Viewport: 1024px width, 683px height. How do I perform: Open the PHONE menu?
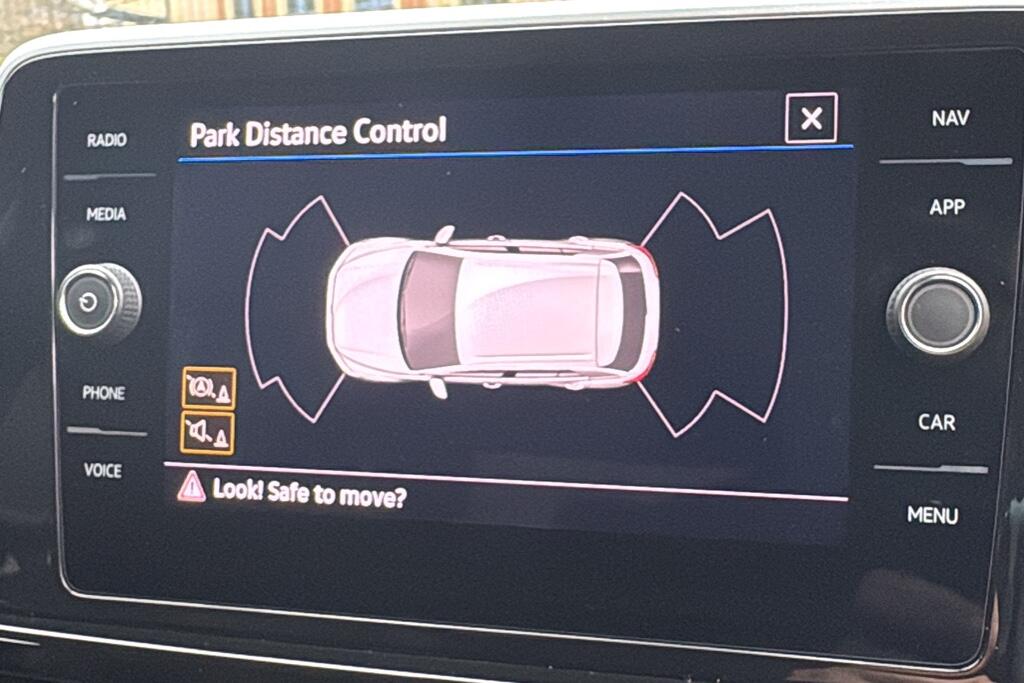(x=104, y=393)
